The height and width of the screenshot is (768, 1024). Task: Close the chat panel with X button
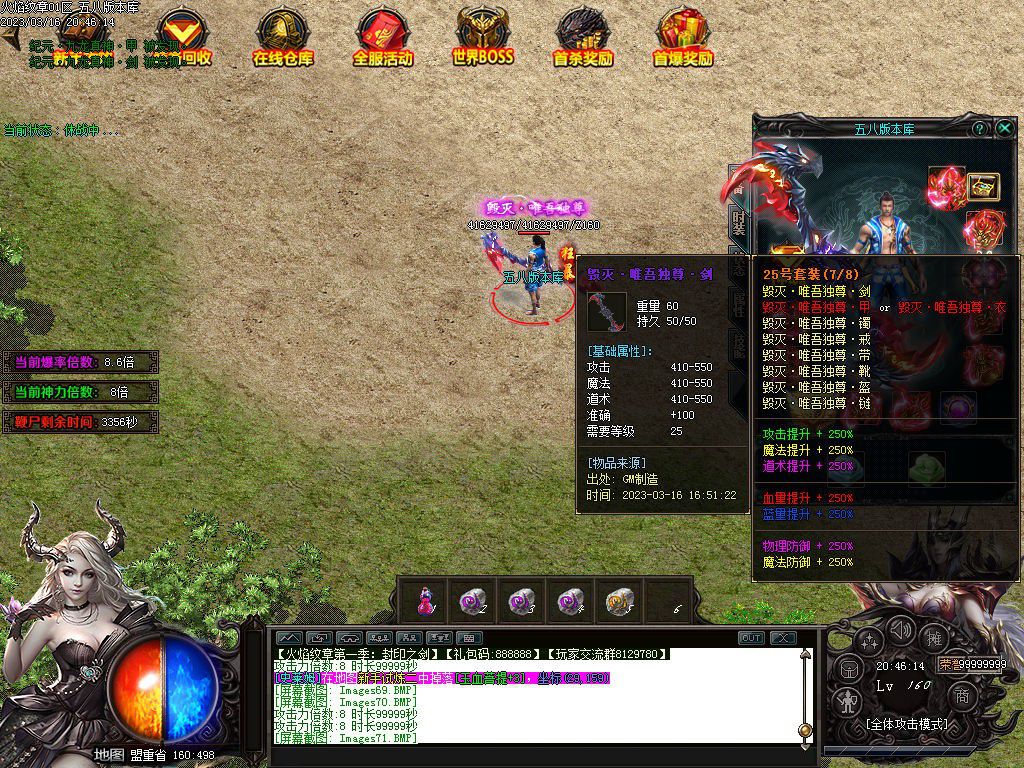pyautogui.click(x=782, y=638)
